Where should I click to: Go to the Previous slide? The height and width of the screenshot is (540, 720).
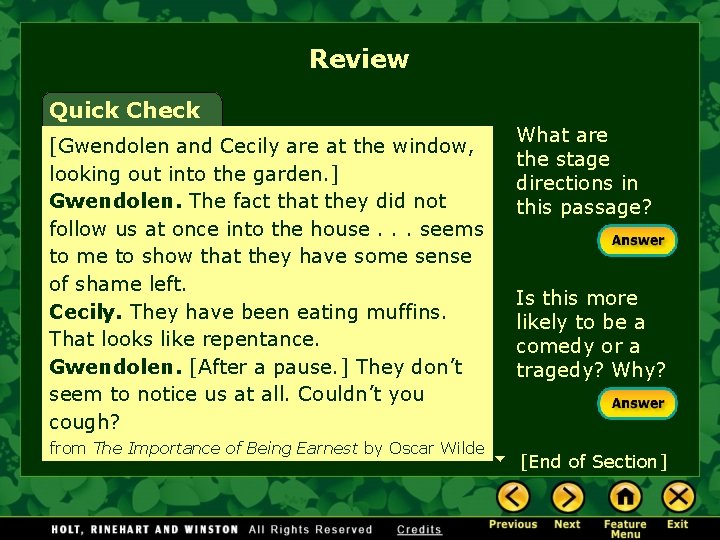coord(513,497)
